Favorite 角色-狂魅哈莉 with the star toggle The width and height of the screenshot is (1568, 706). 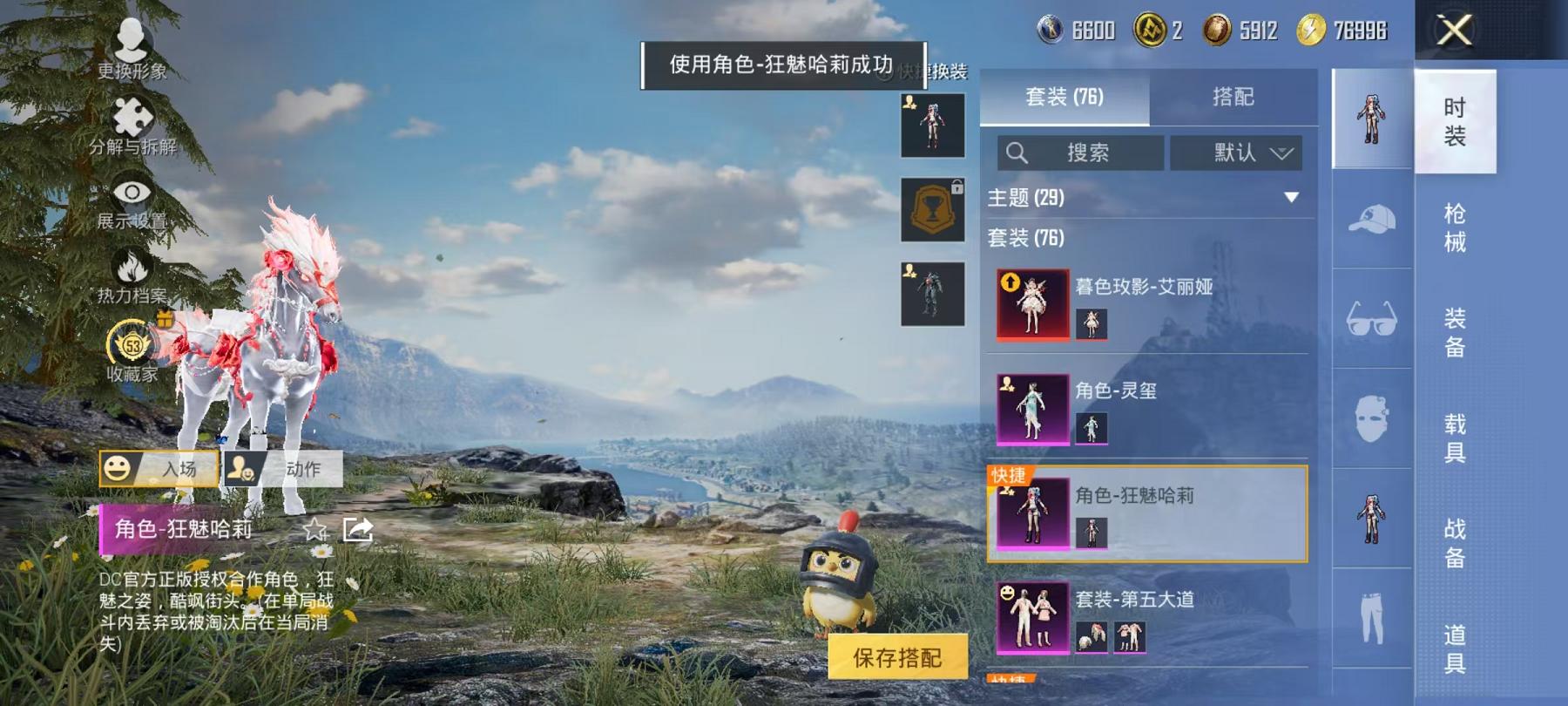pyautogui.click(x=314, y=530)
